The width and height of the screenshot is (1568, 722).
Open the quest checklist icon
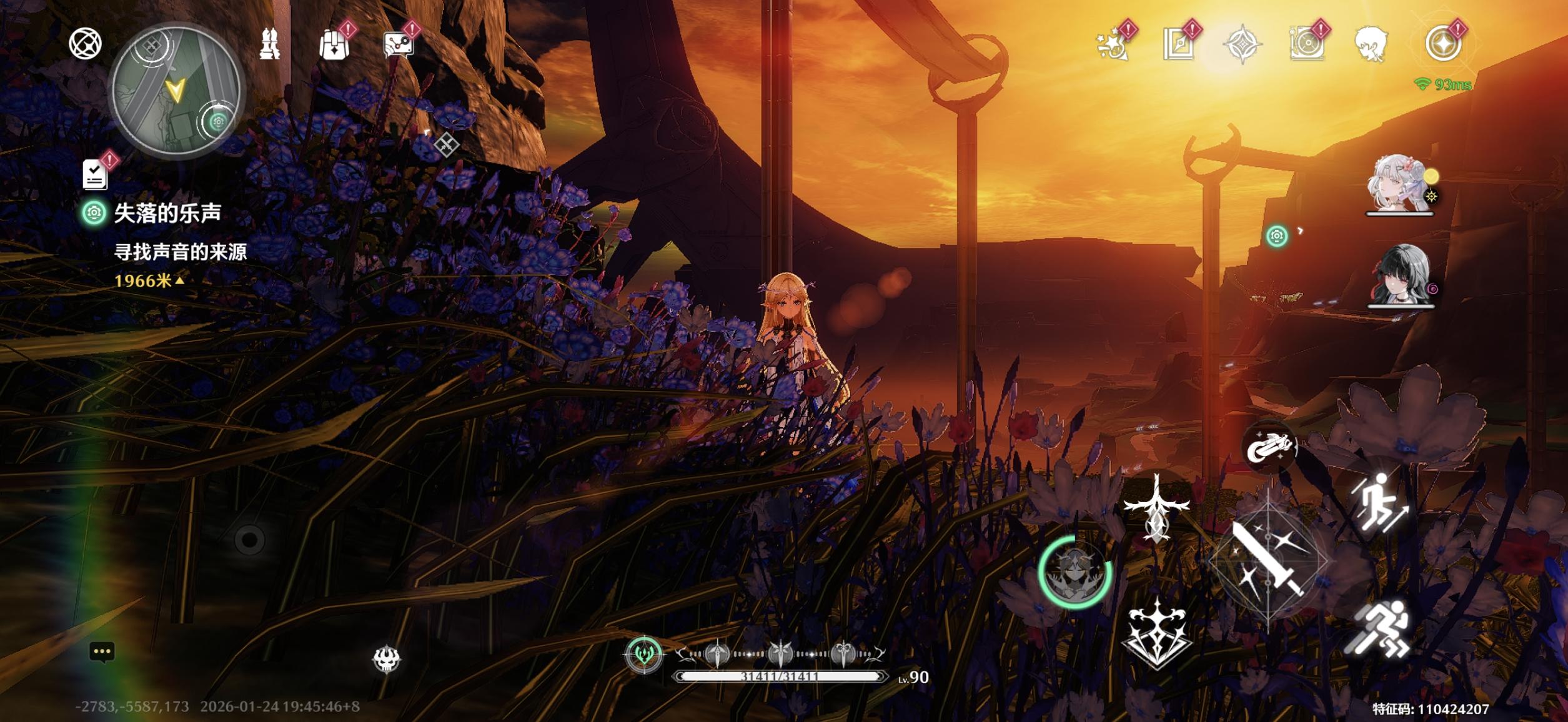click(x=95, y=174)
